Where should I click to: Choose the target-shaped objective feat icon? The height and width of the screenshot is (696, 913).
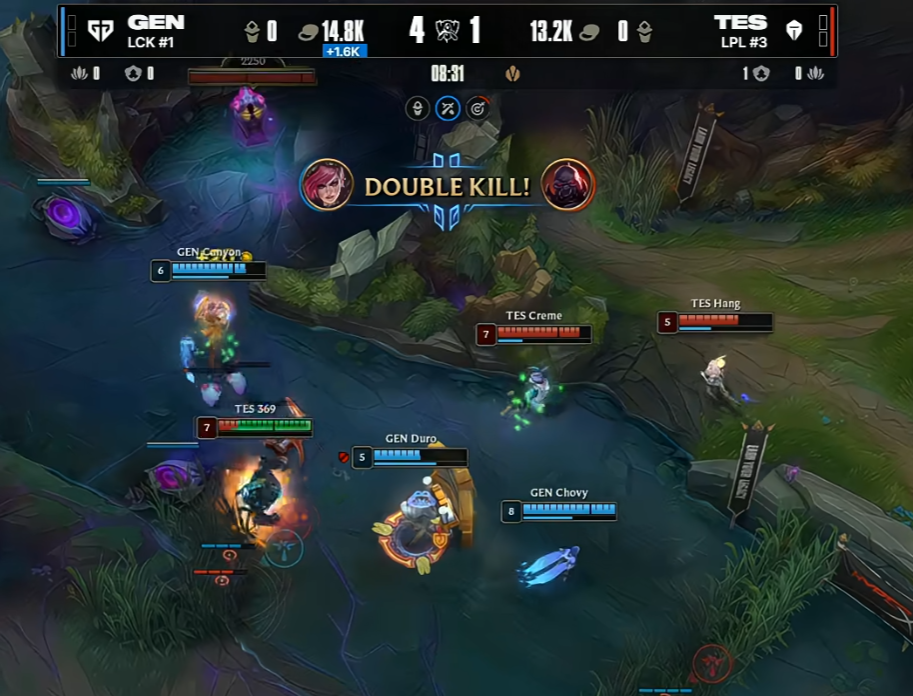478,108
